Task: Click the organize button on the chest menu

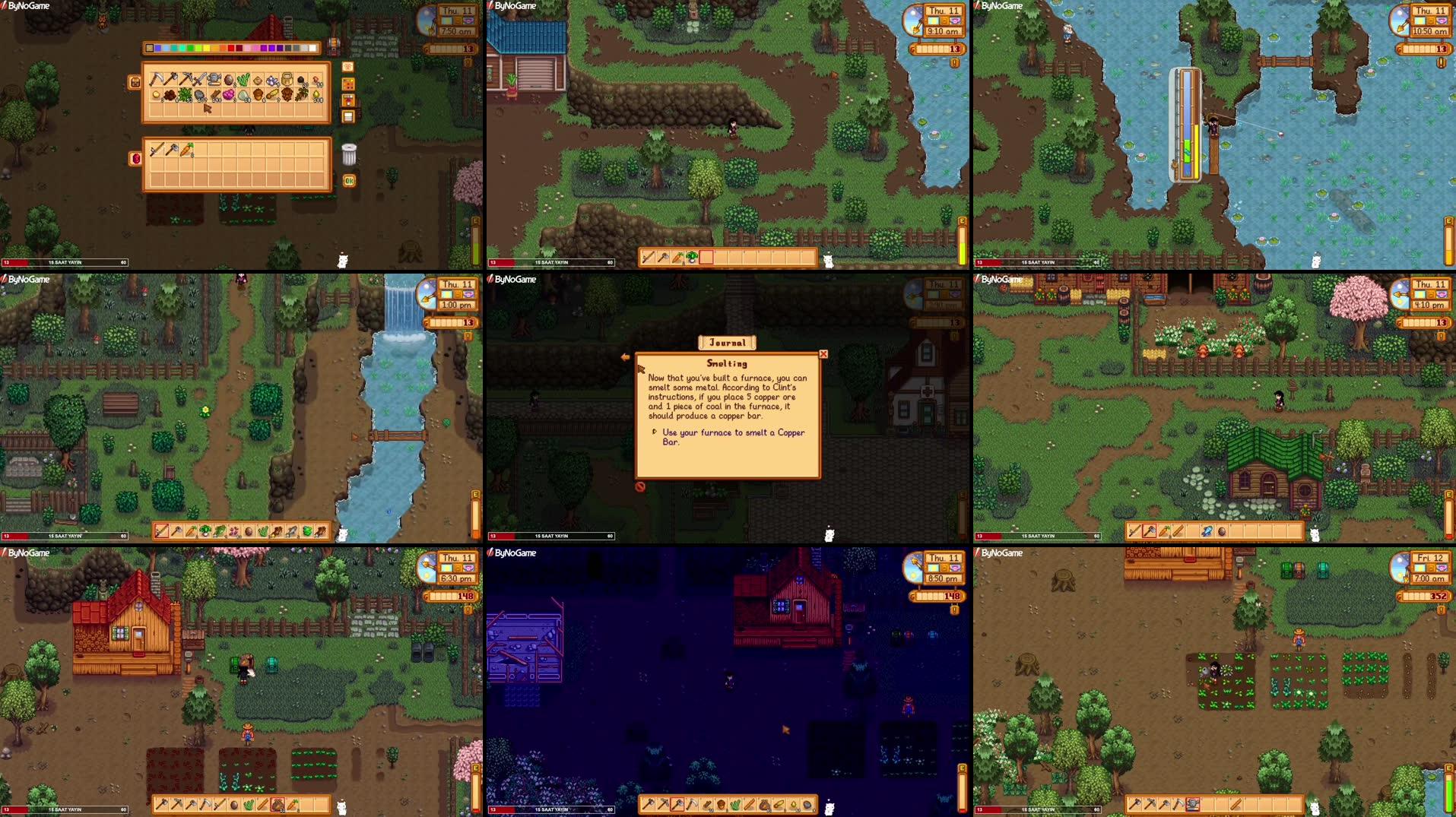Action: [347, 115]
